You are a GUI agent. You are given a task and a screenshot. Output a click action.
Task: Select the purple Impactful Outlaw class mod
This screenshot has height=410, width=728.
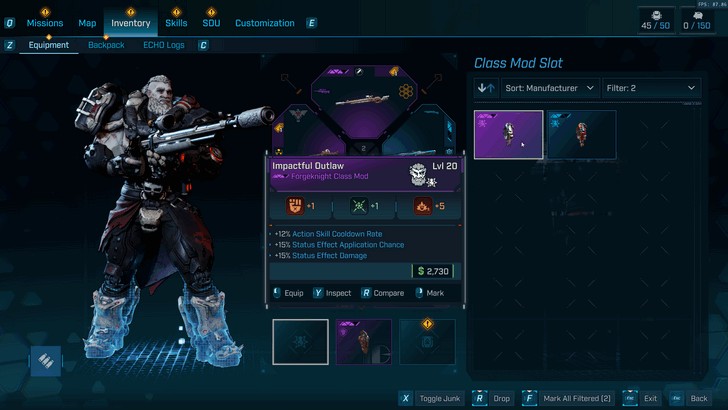tap(508, 135)
